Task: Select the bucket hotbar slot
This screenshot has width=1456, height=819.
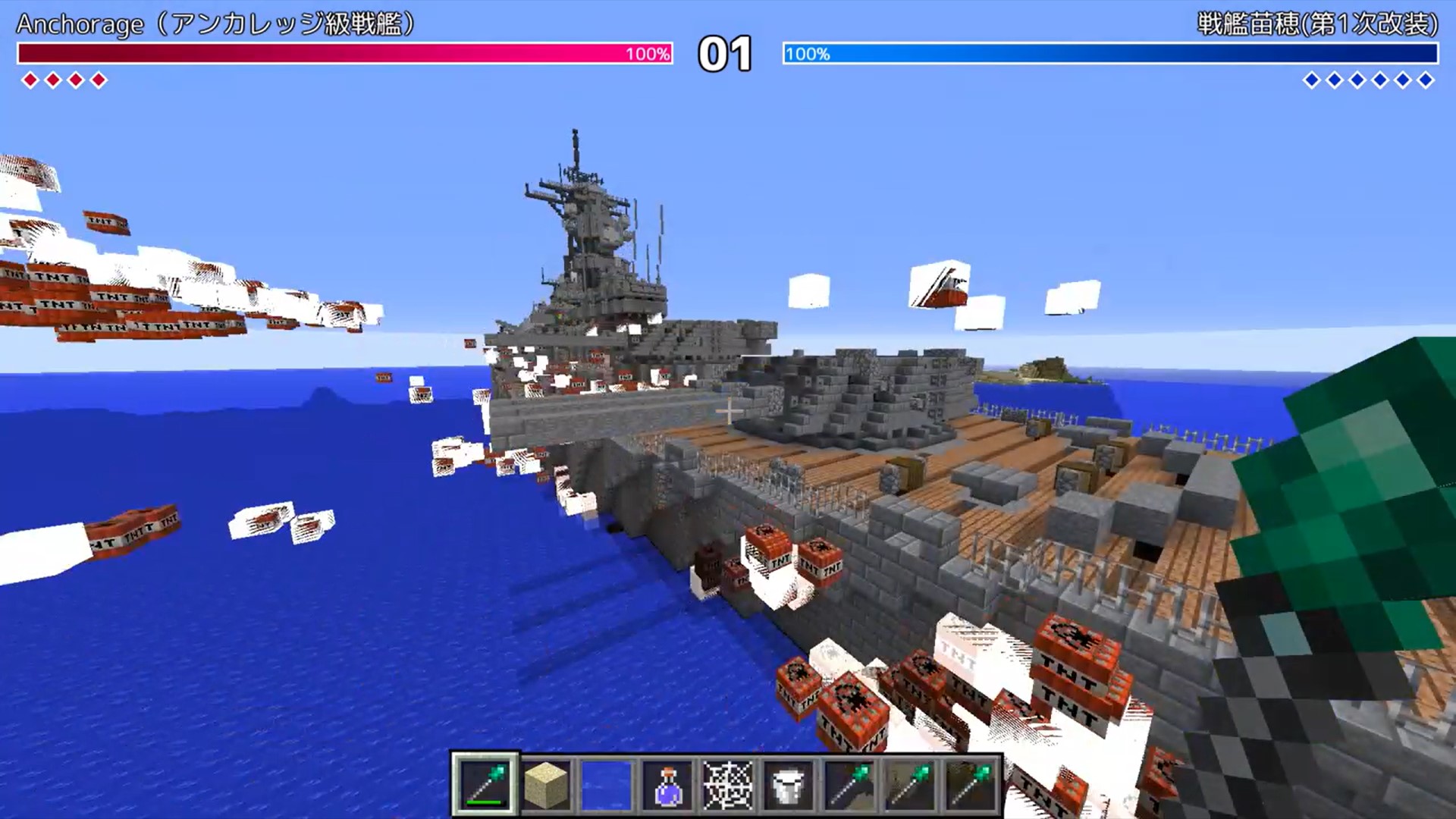Action: click(789, 785)
